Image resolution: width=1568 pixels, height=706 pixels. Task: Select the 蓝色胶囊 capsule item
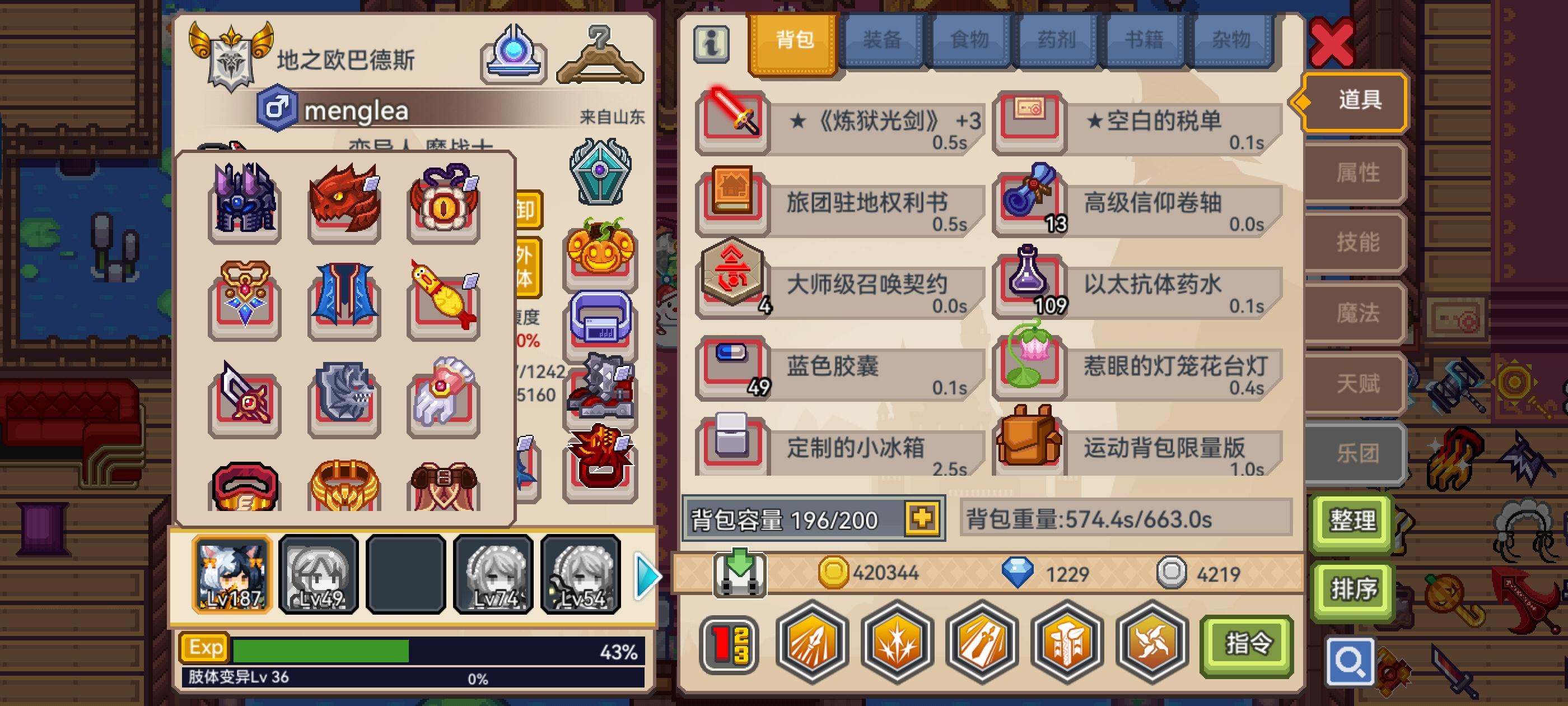coord(734,369)
